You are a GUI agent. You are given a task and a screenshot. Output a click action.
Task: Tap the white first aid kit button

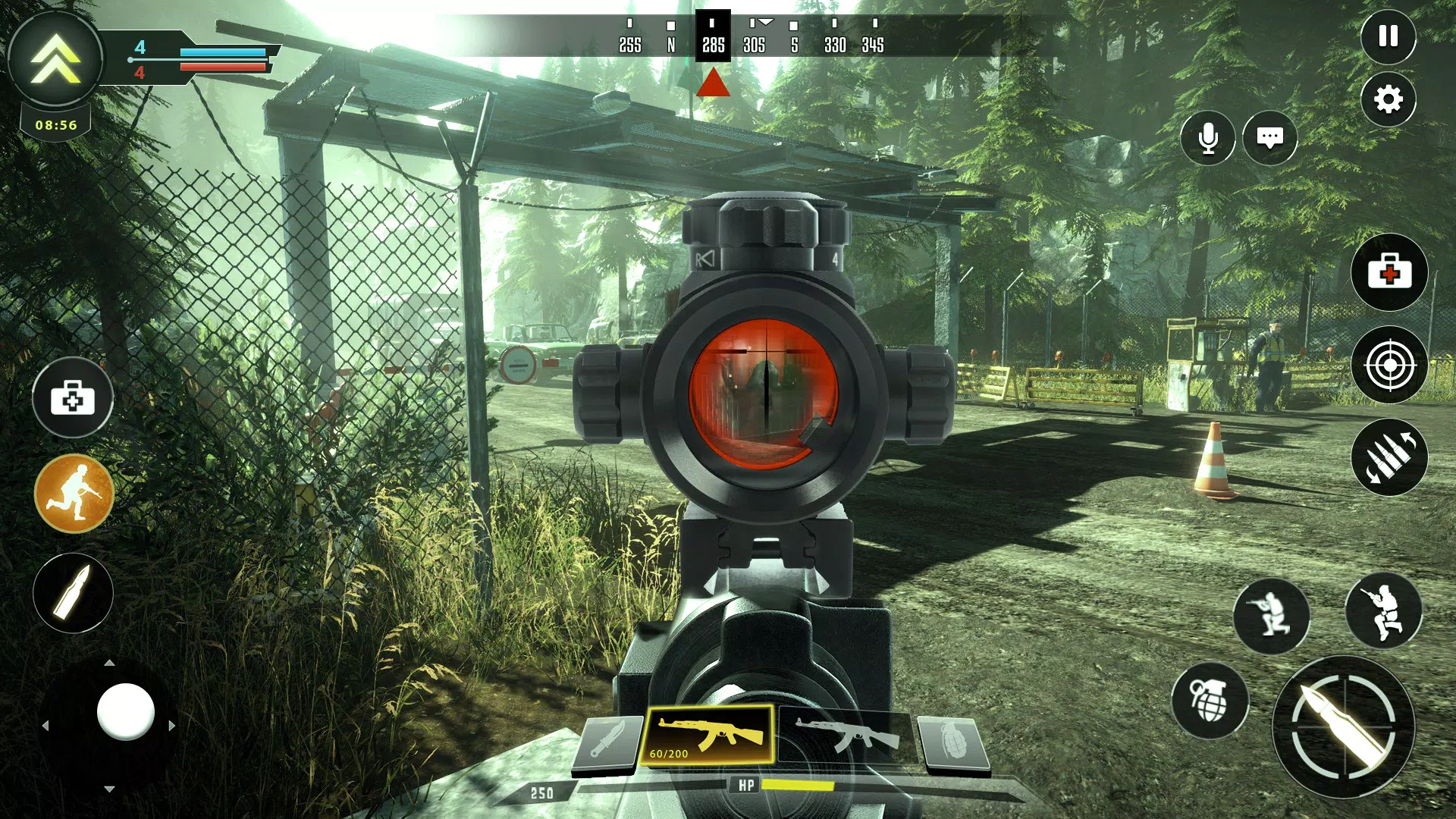click(x=73, y=397)
